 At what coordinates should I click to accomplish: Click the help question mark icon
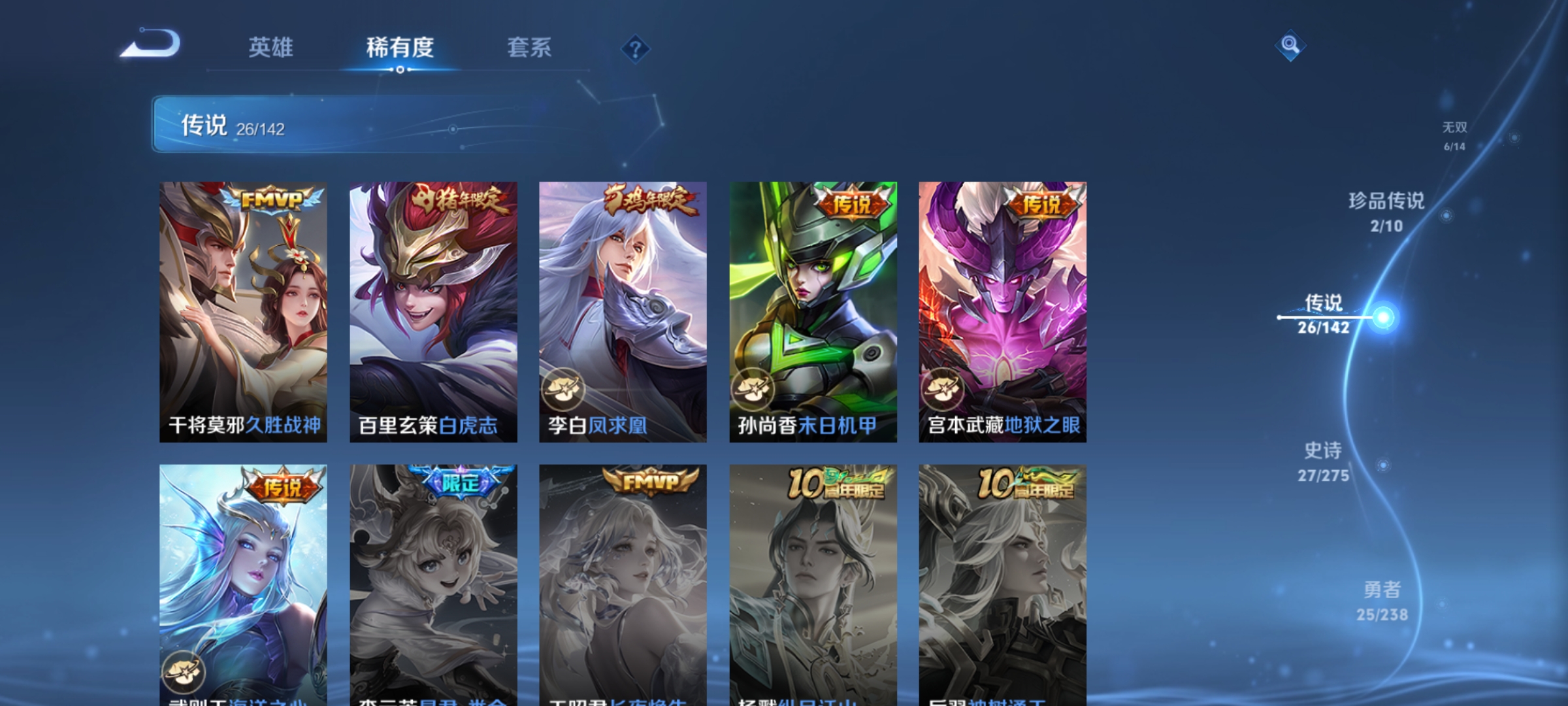click(634, 49)
